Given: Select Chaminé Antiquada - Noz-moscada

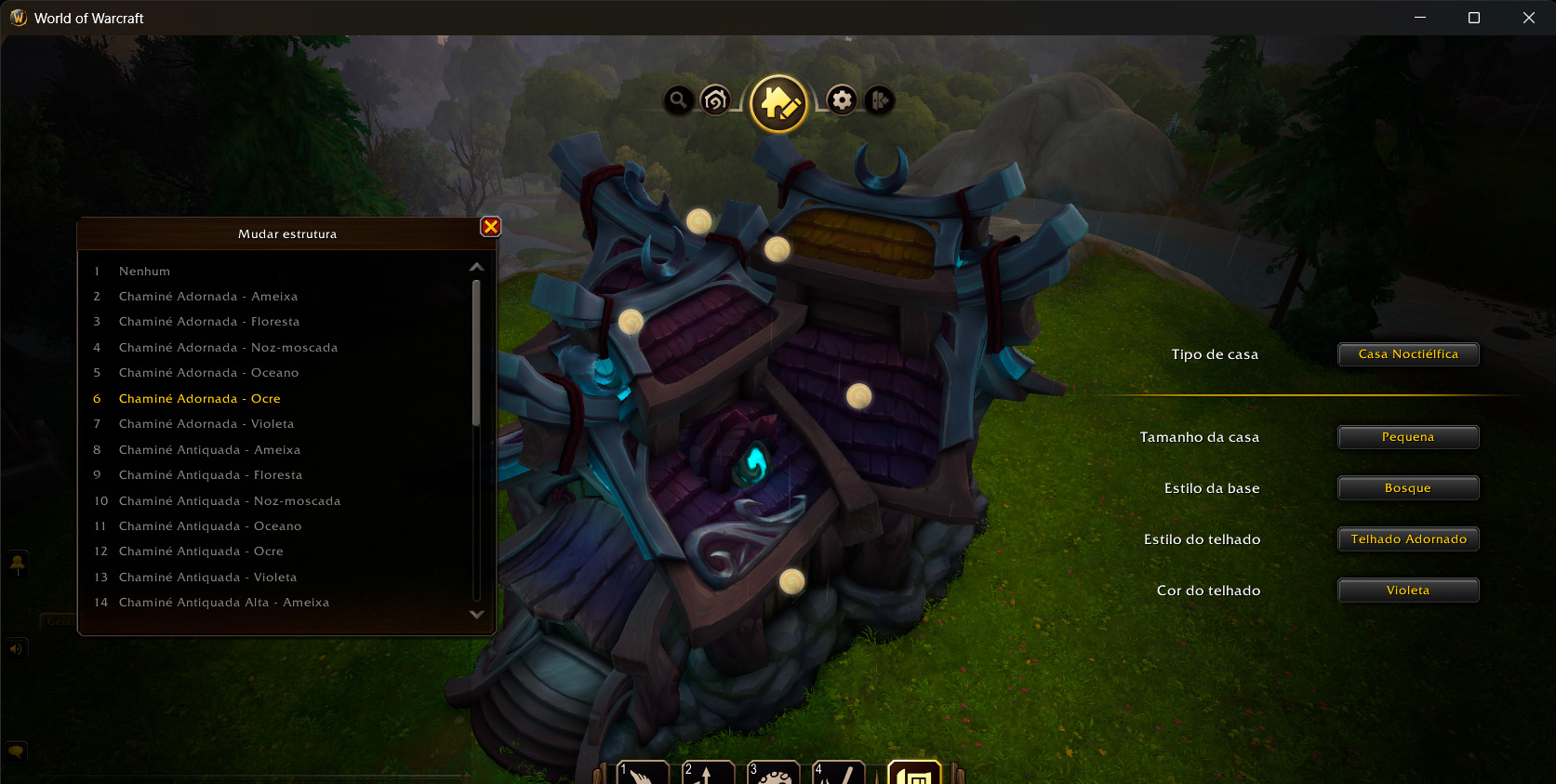Looking at the screenshot, I should tap(229, 501).
